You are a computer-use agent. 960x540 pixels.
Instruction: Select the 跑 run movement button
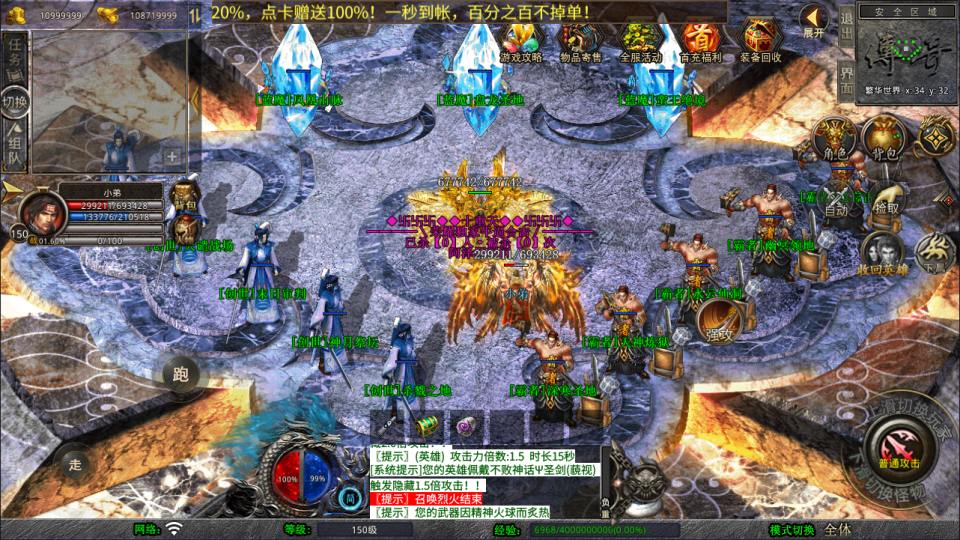[181, 375]
